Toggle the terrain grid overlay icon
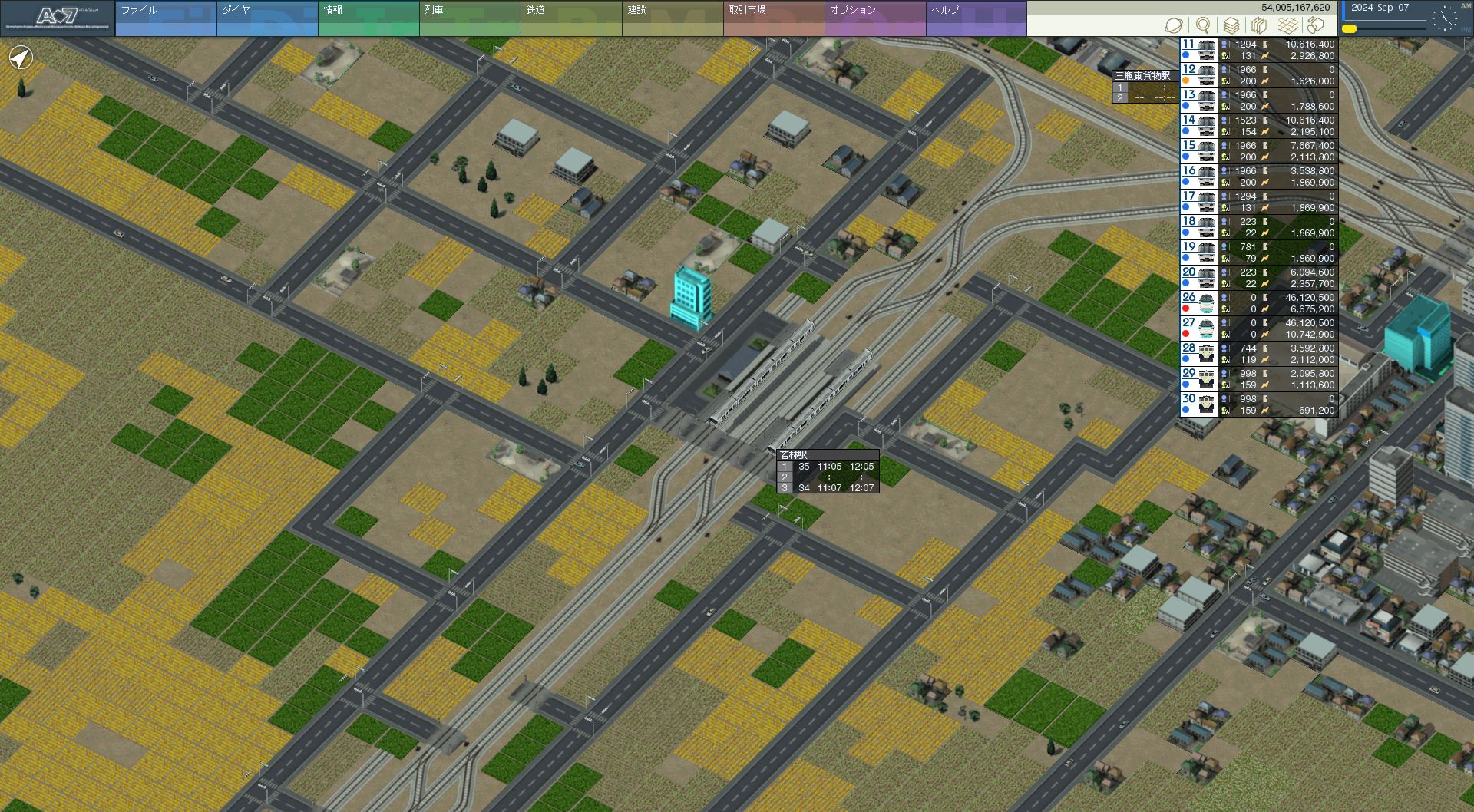Screen dimensions: 1474x812 coord(1287,26)
